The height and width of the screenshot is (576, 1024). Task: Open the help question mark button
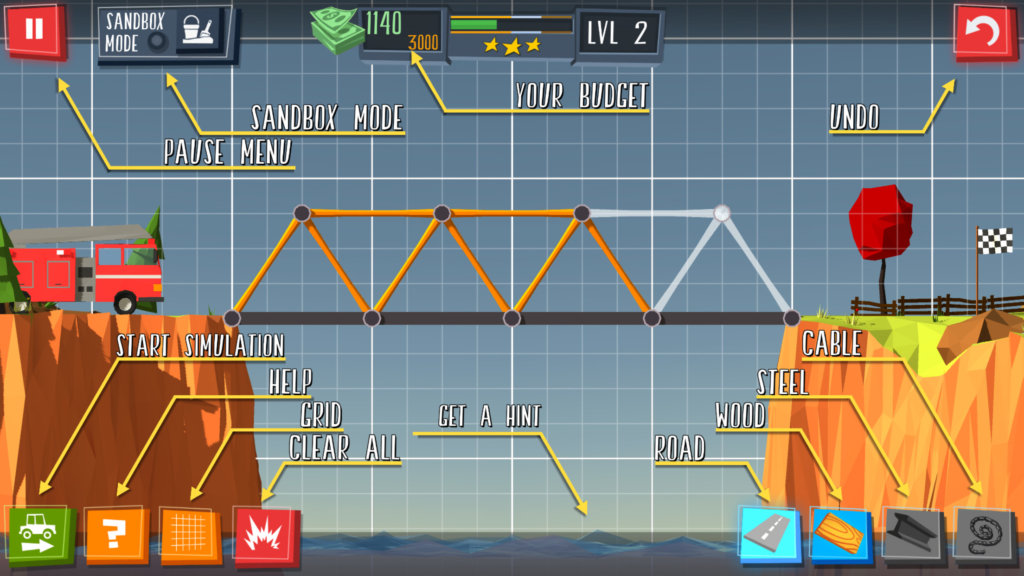pyautogui.click(x=116, y=536)
